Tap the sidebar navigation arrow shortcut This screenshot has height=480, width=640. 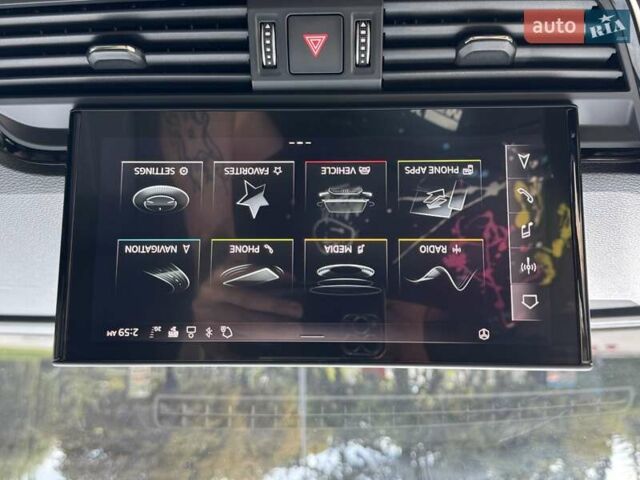pyautogui.click(x=524, y=160)
